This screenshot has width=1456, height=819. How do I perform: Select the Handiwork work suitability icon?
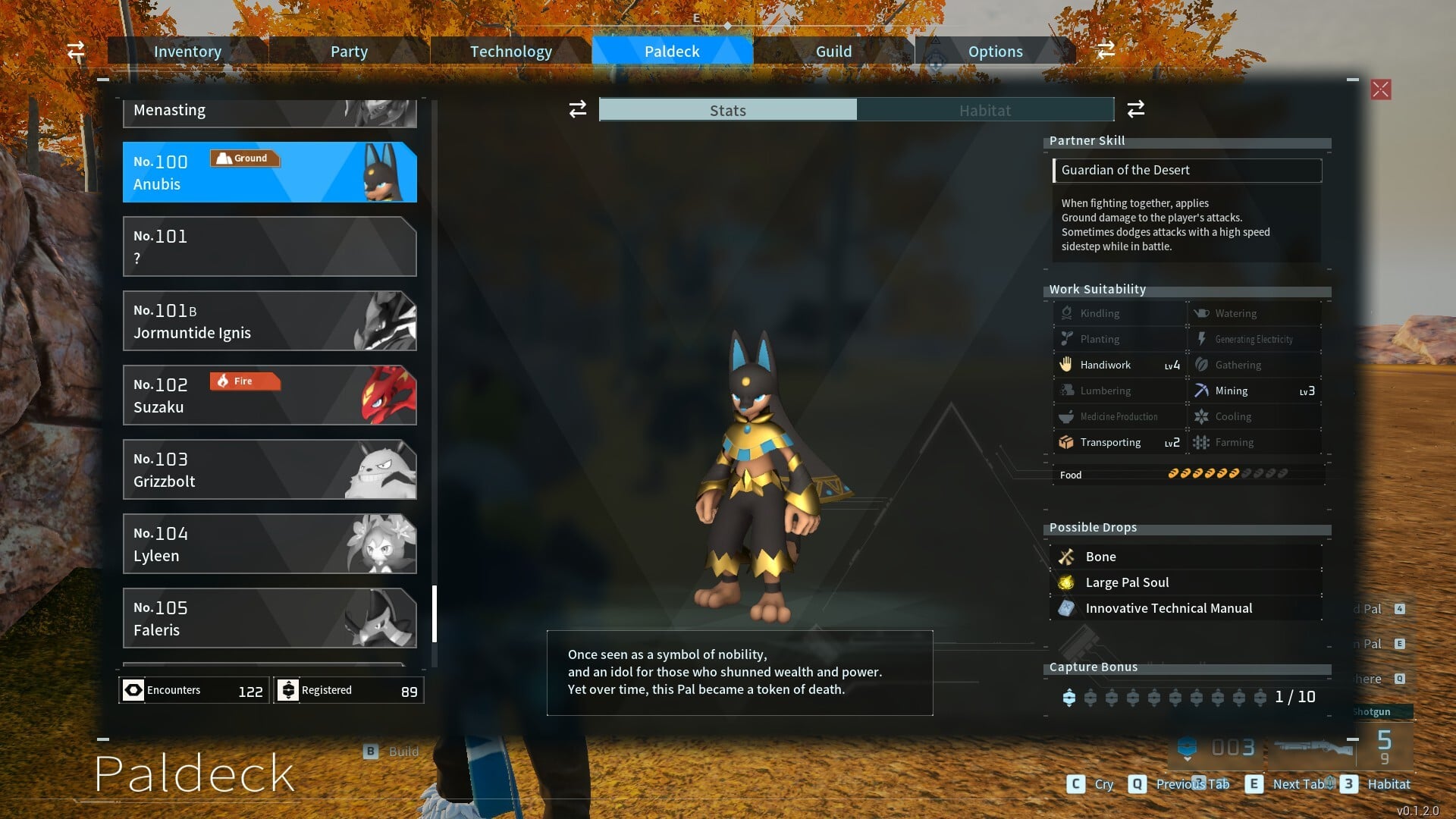1068,365
